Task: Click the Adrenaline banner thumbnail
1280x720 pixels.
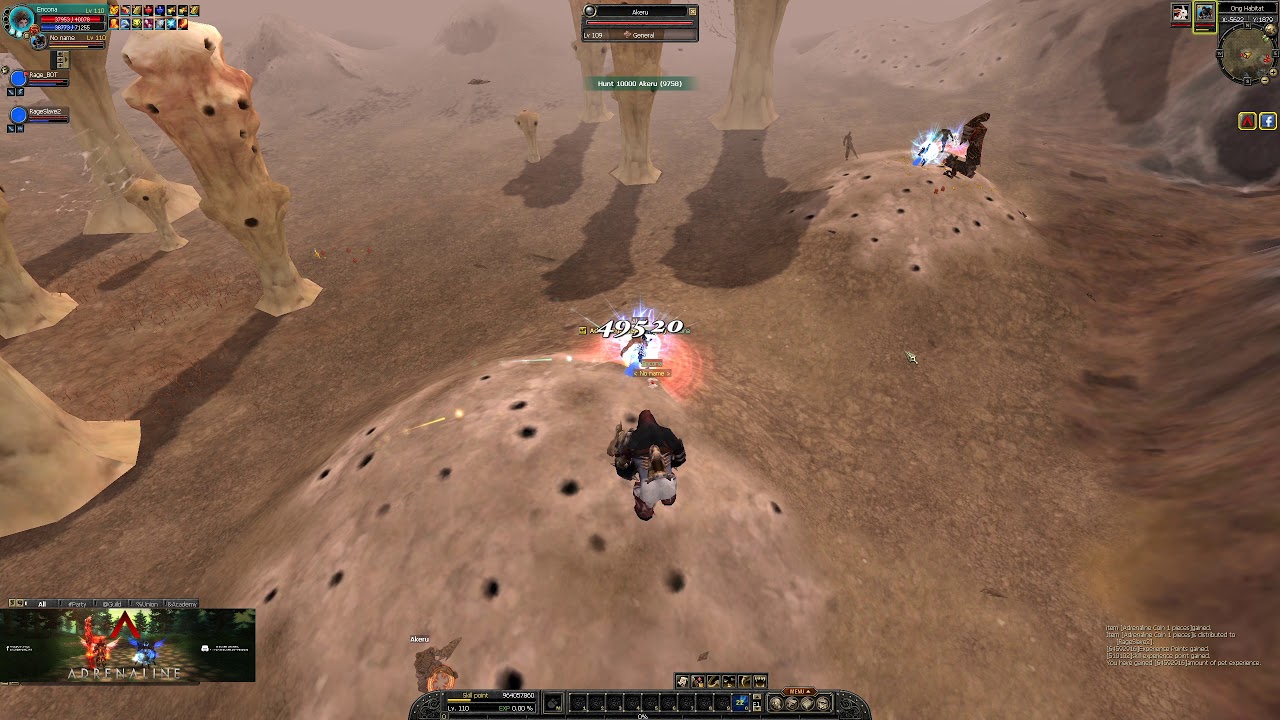Action: (127, 646)
